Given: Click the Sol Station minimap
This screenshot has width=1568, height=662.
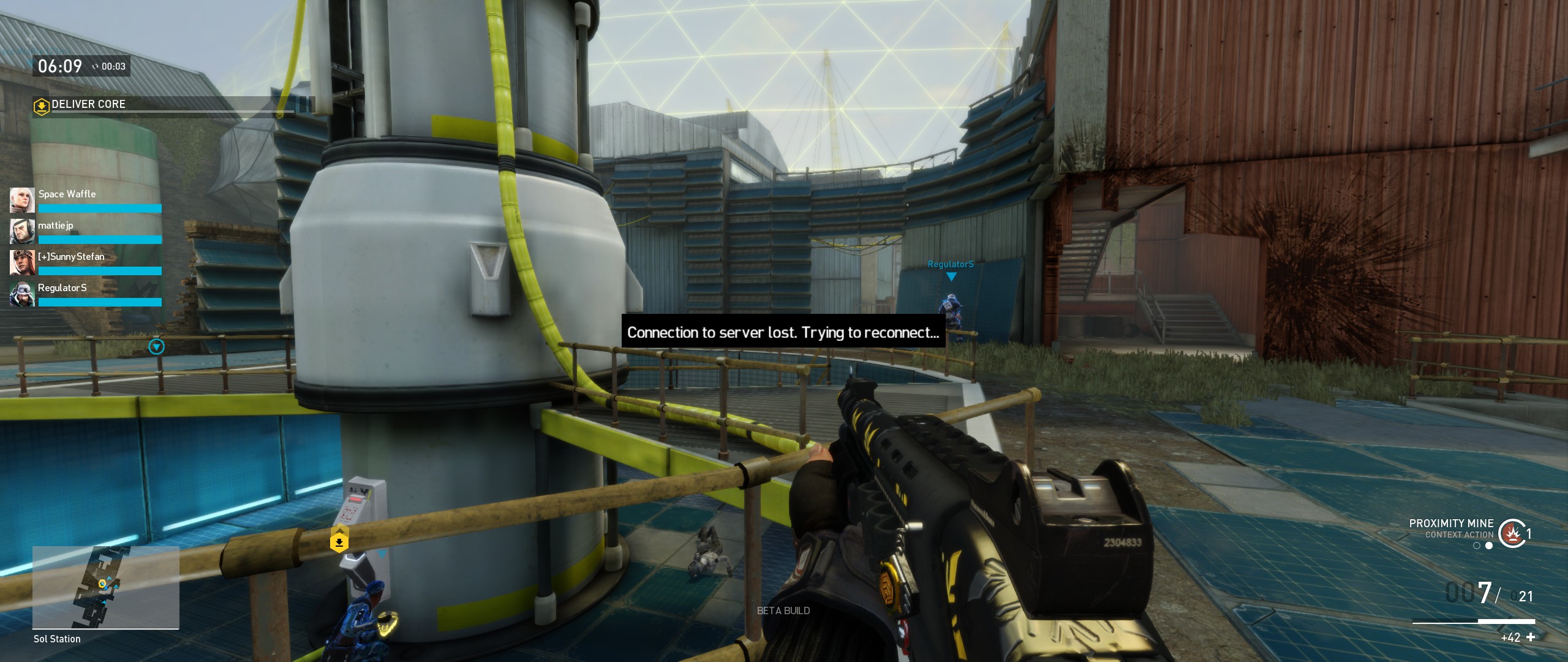Looking at the screenshot, I should (105, 587).
